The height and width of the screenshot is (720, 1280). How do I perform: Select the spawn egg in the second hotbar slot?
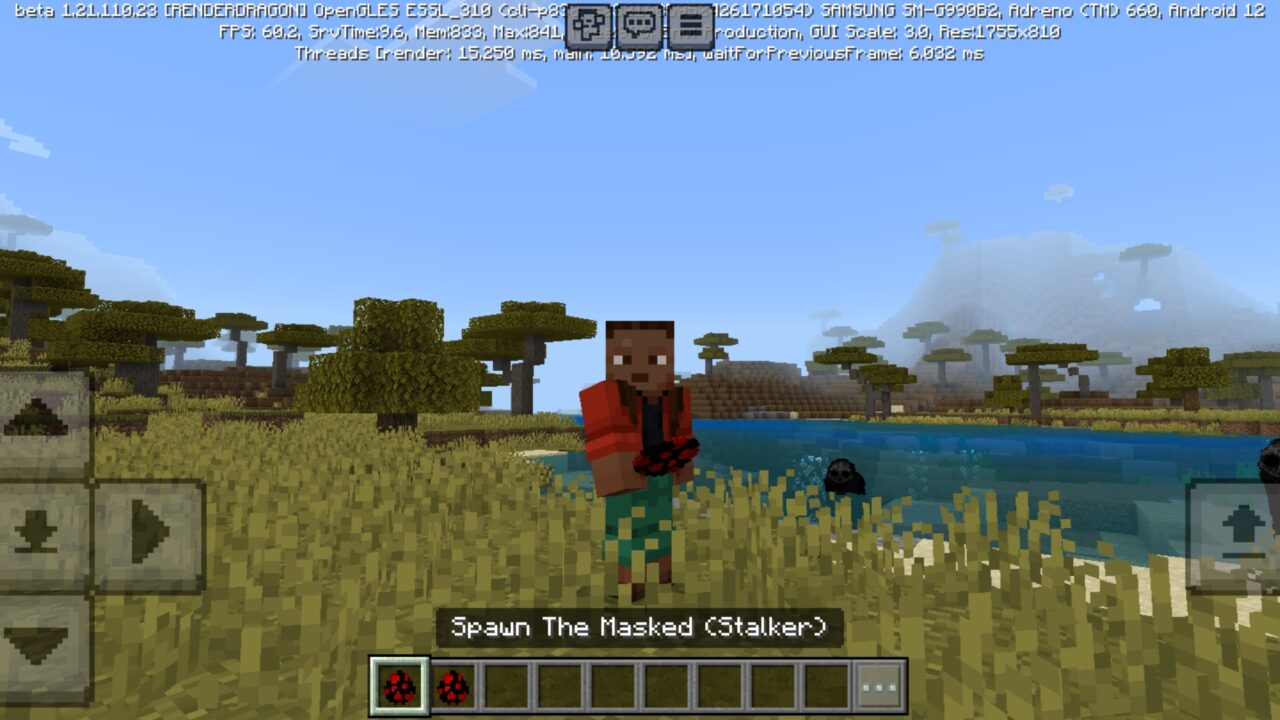[x=454, y=686]
